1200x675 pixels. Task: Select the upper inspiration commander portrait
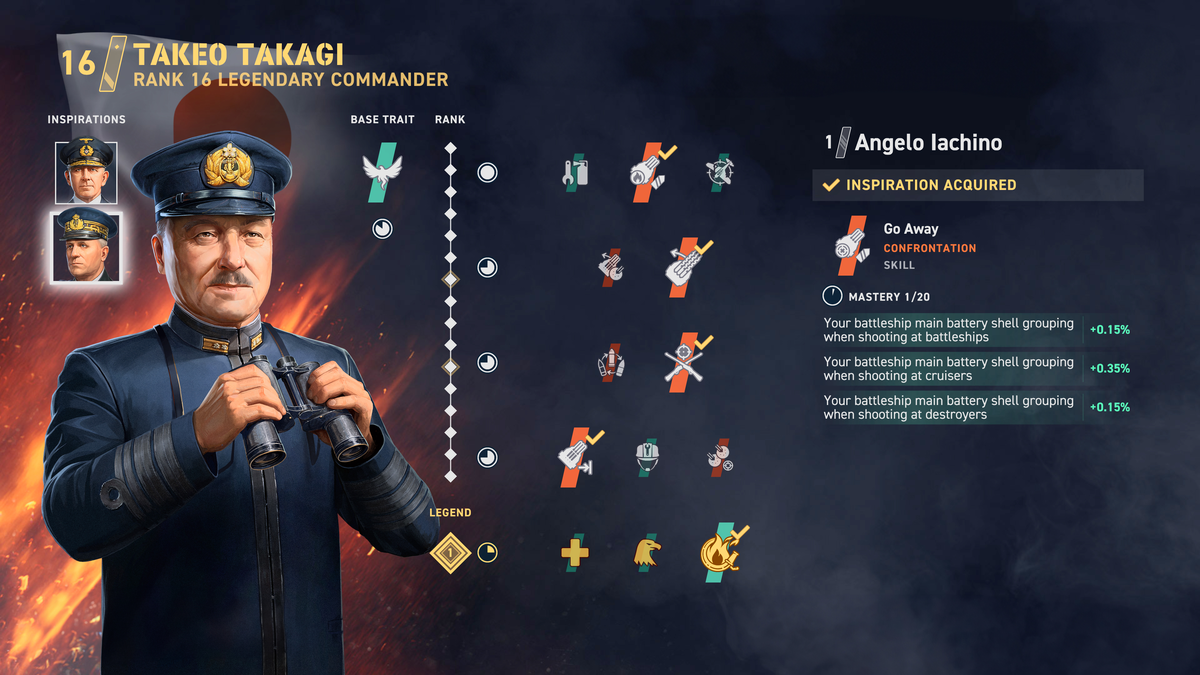click(x=86, y=173)
